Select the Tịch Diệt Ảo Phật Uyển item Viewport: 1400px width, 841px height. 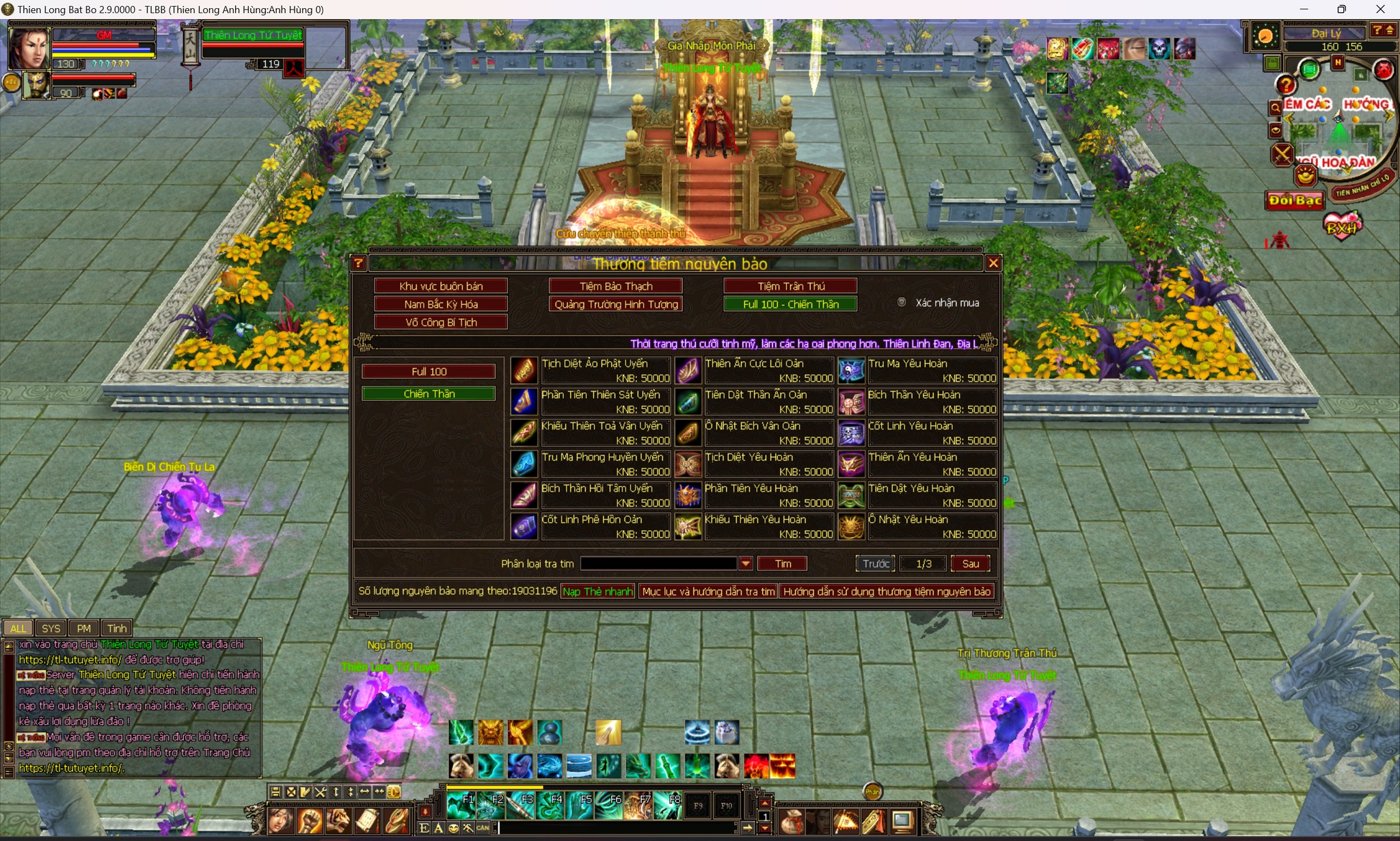tap(591, 371)
